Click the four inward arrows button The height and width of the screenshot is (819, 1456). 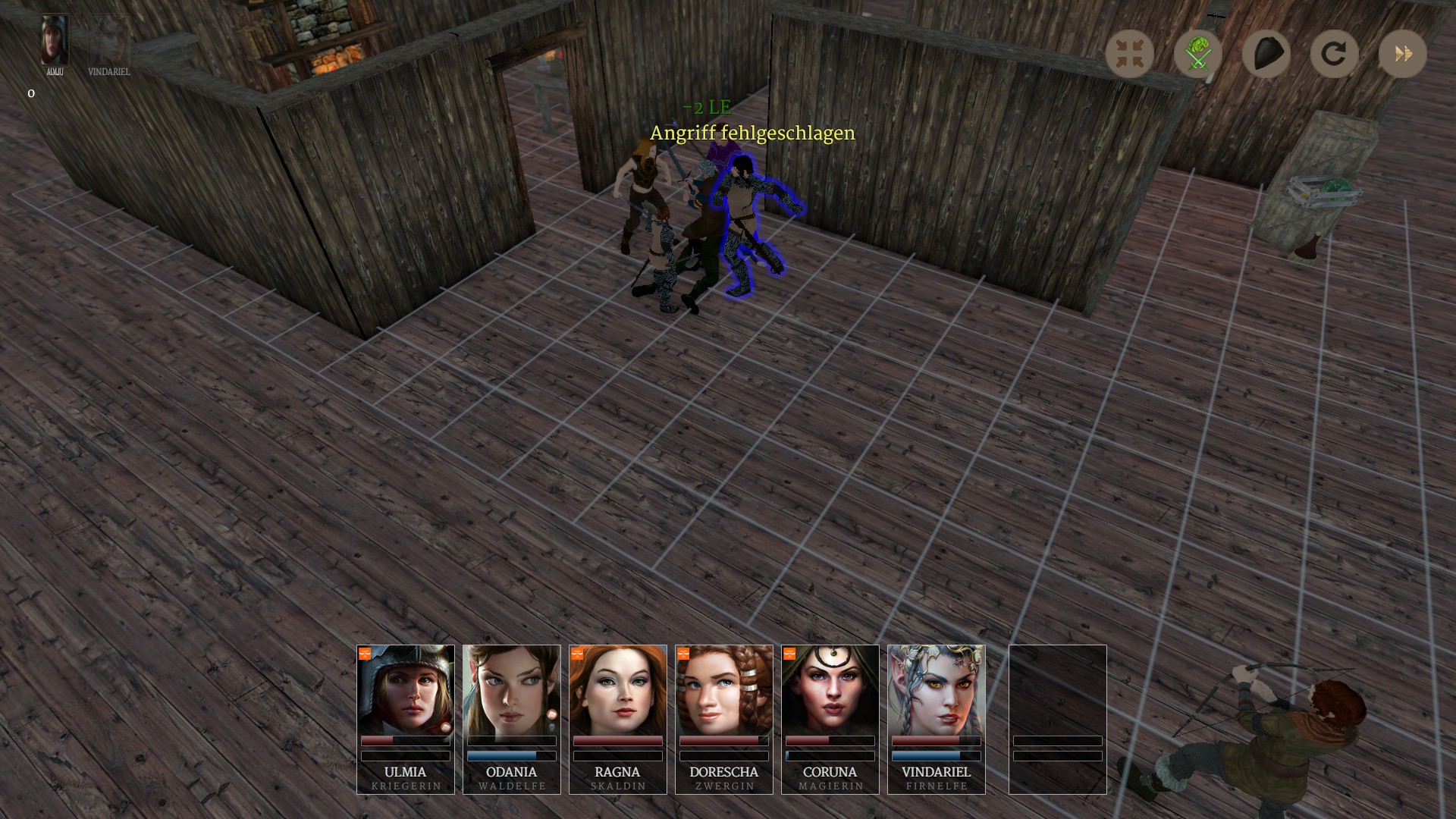[1129, 54]
